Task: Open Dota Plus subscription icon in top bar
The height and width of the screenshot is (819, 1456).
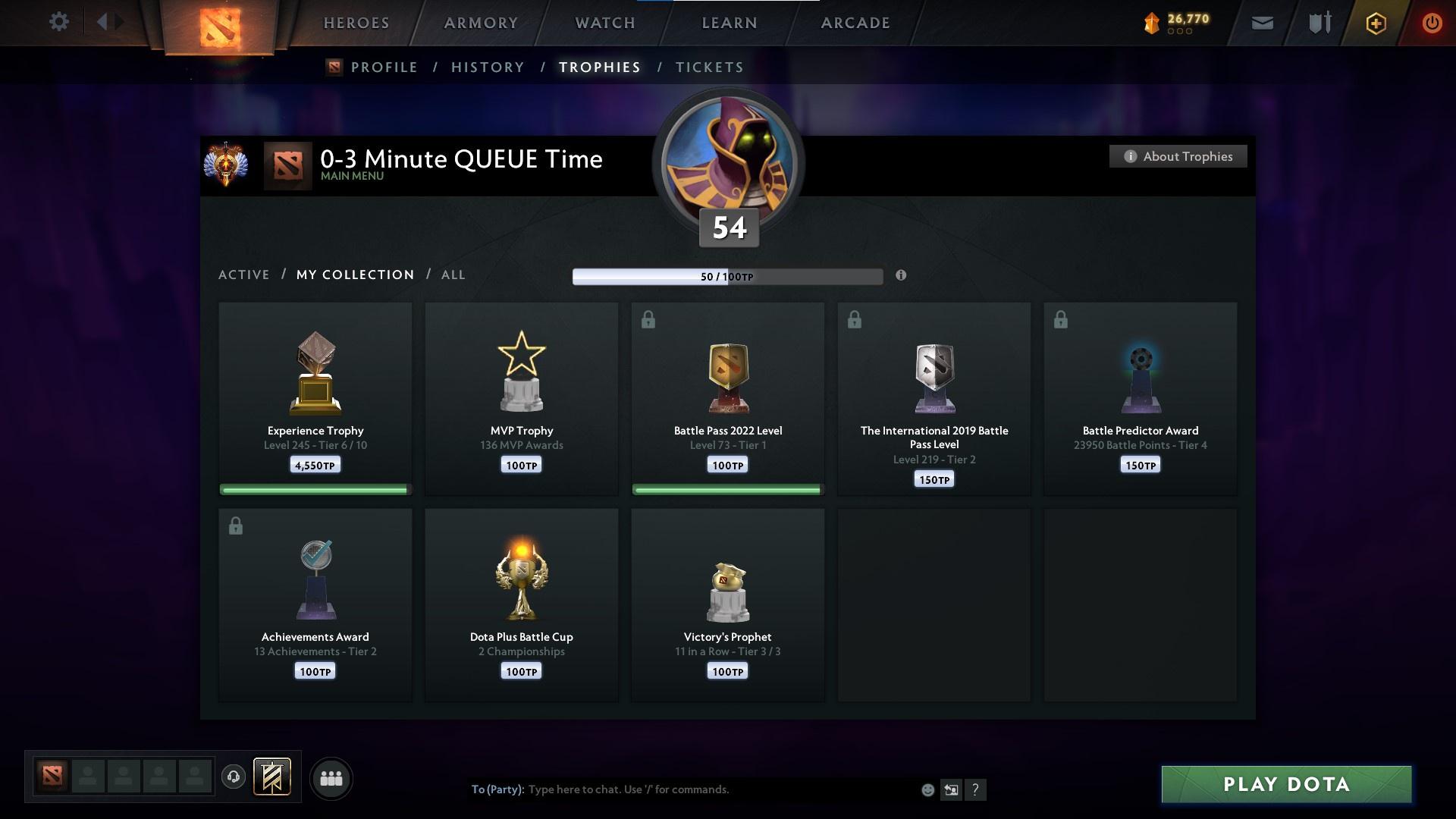Action: point(1375,23)
